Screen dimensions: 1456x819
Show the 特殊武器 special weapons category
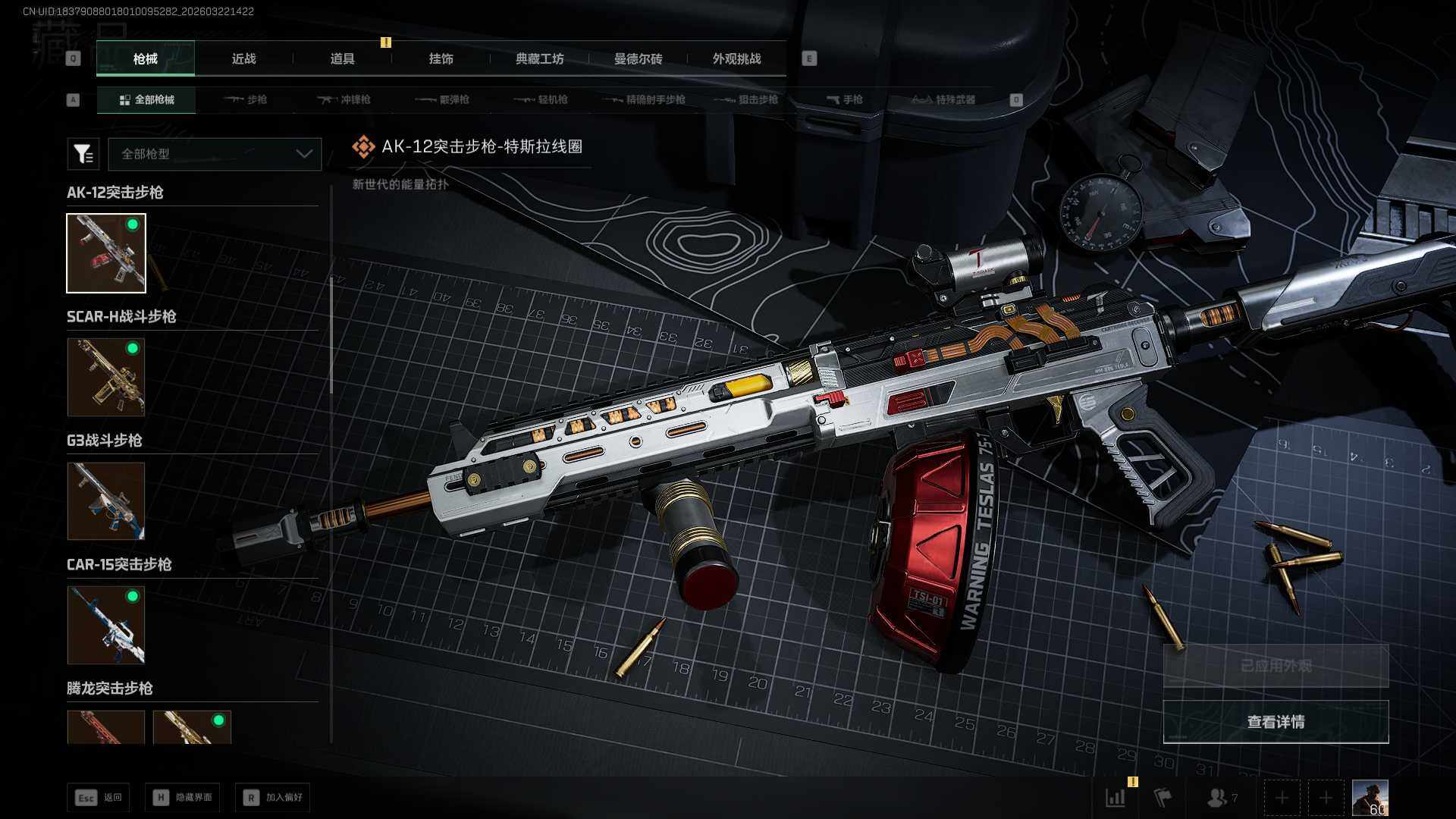[x=943, y=99]
